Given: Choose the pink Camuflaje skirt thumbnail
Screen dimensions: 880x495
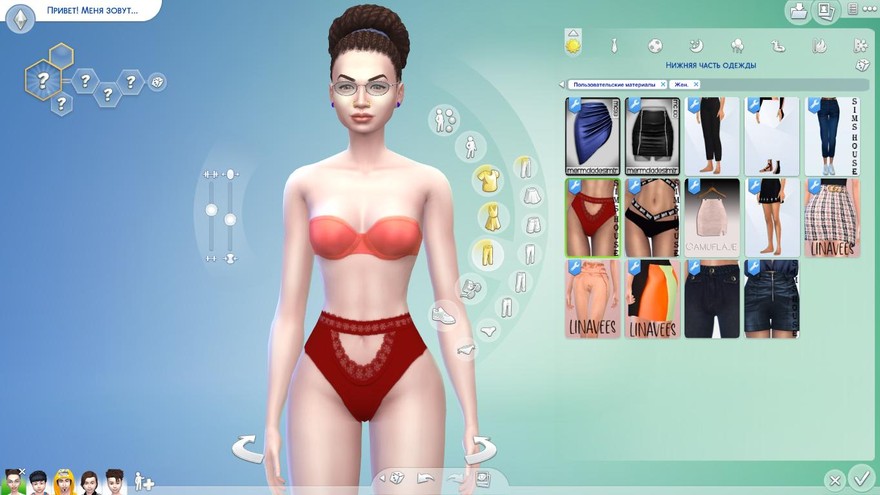Looking at the screenshot, I should click(712, 218).
